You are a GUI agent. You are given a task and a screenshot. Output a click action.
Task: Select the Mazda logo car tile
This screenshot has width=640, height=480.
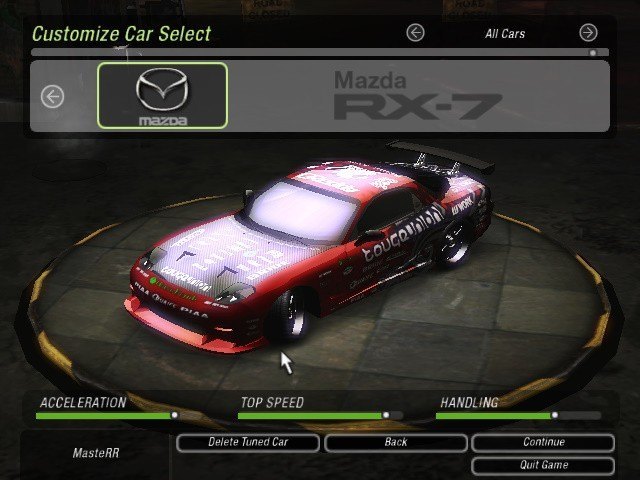(x=162, y=96)
